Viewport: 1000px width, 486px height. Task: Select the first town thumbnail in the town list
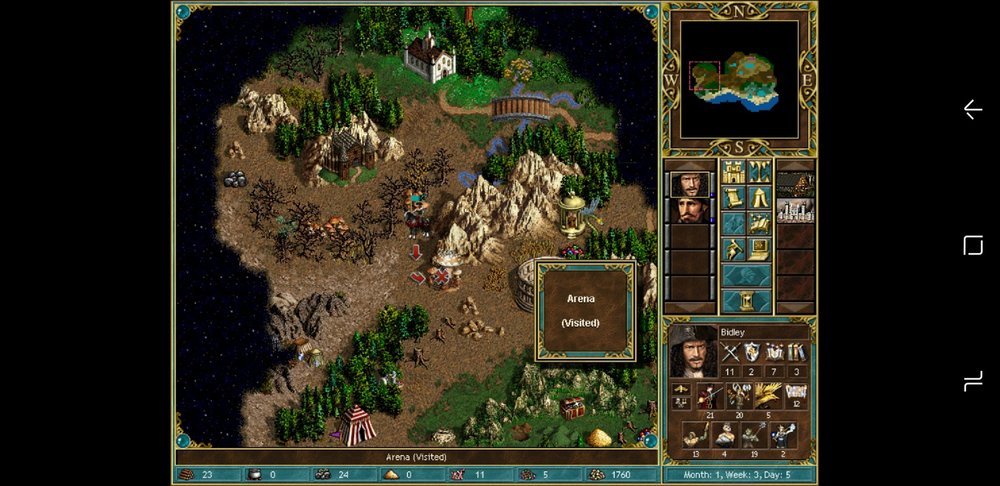pyautogui.click(x=796, y=184)
